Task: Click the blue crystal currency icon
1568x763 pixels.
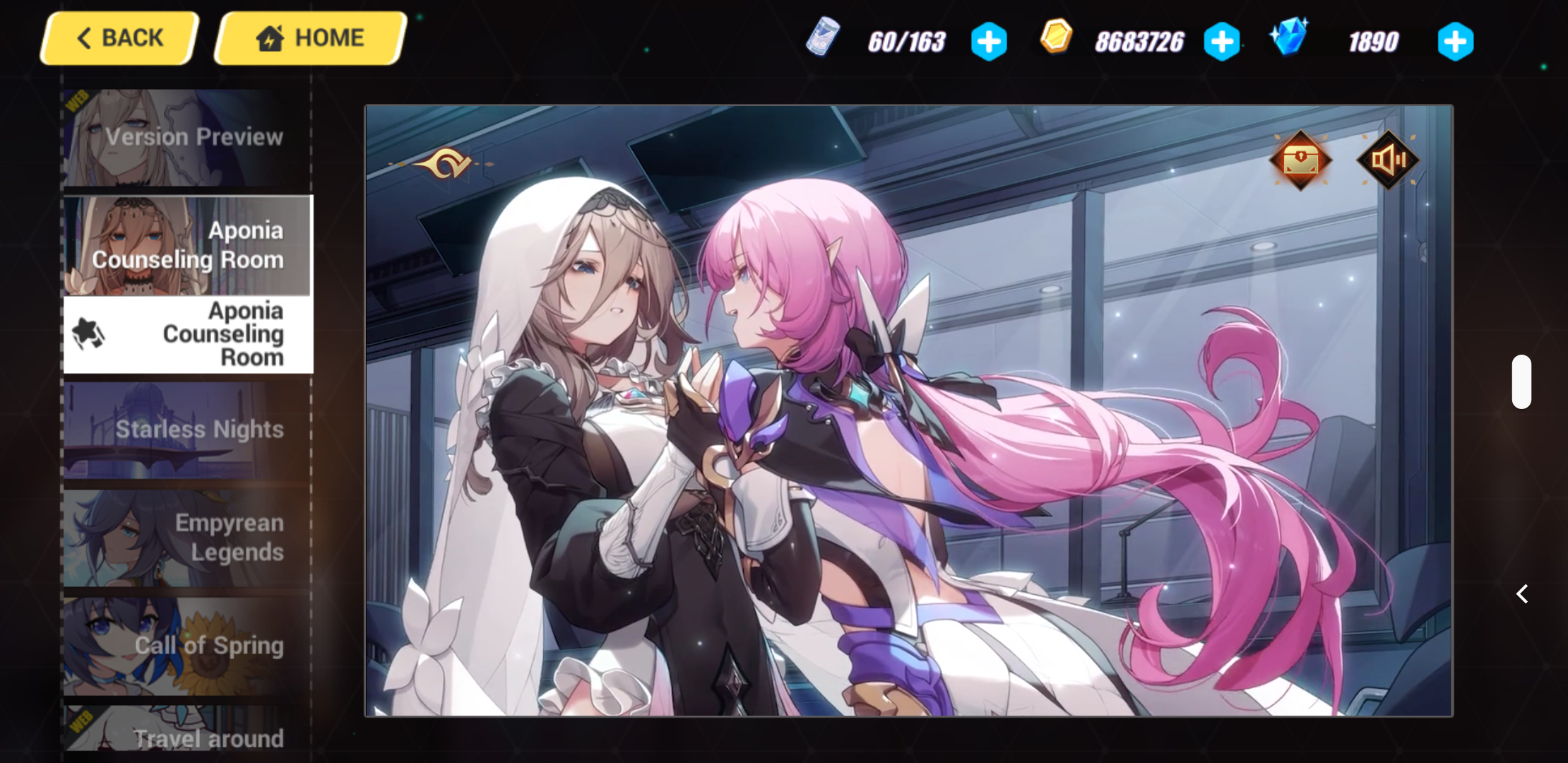Action: tap(1290, 40)
